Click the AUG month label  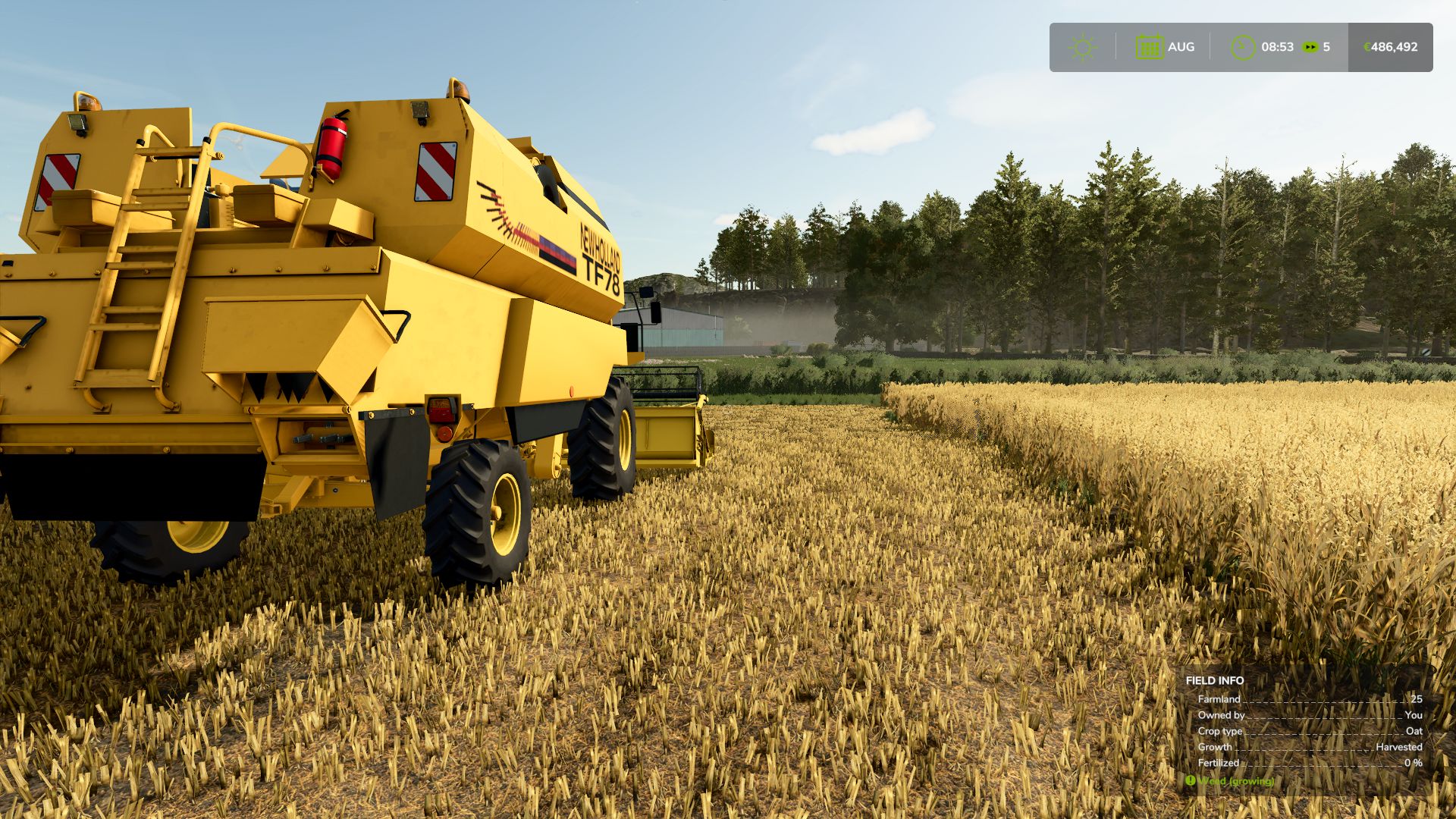pyautogui.click(x=1181, y=46)
